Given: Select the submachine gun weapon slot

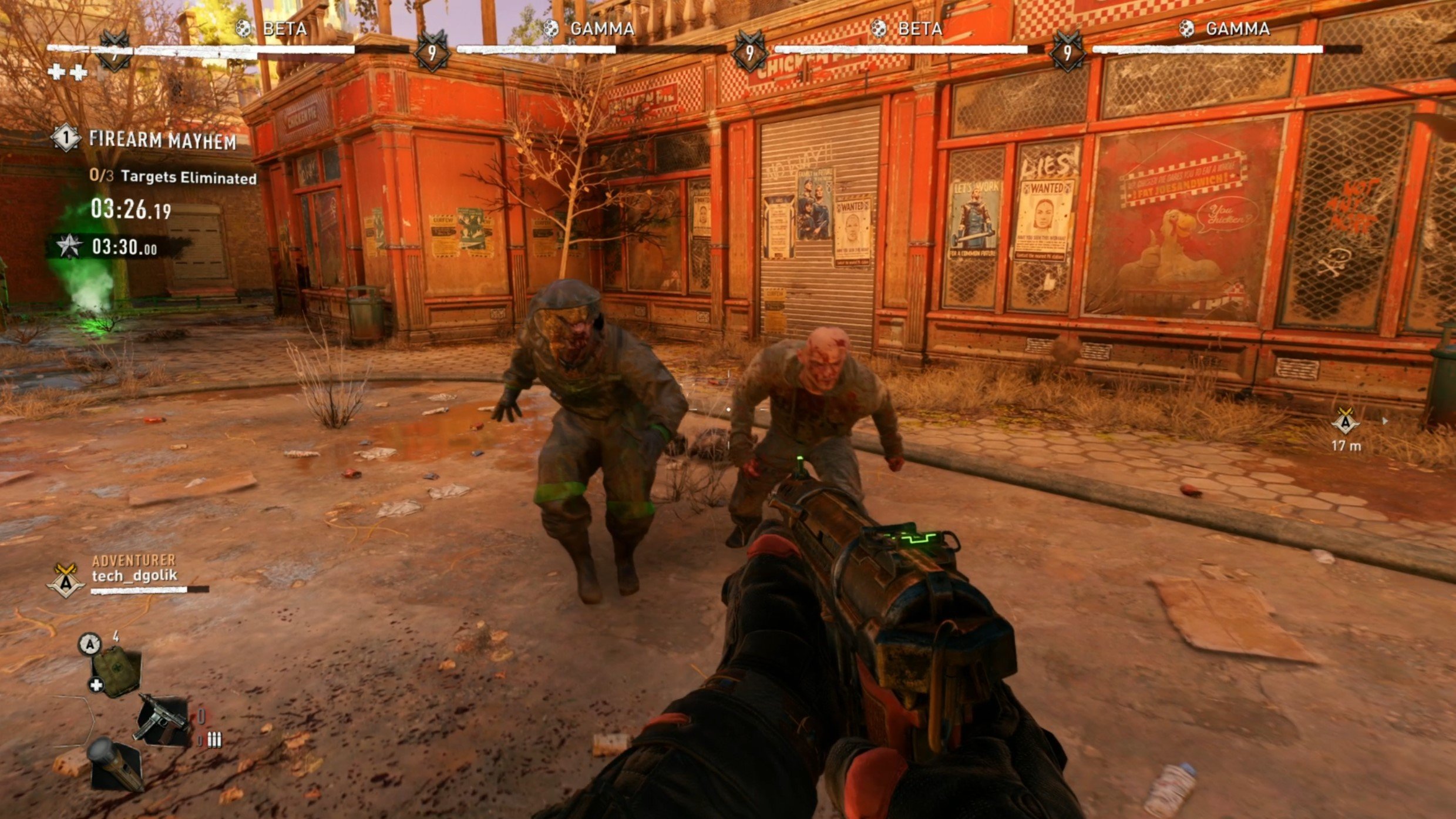Looking at the screenshot, I should coord(163,721).
